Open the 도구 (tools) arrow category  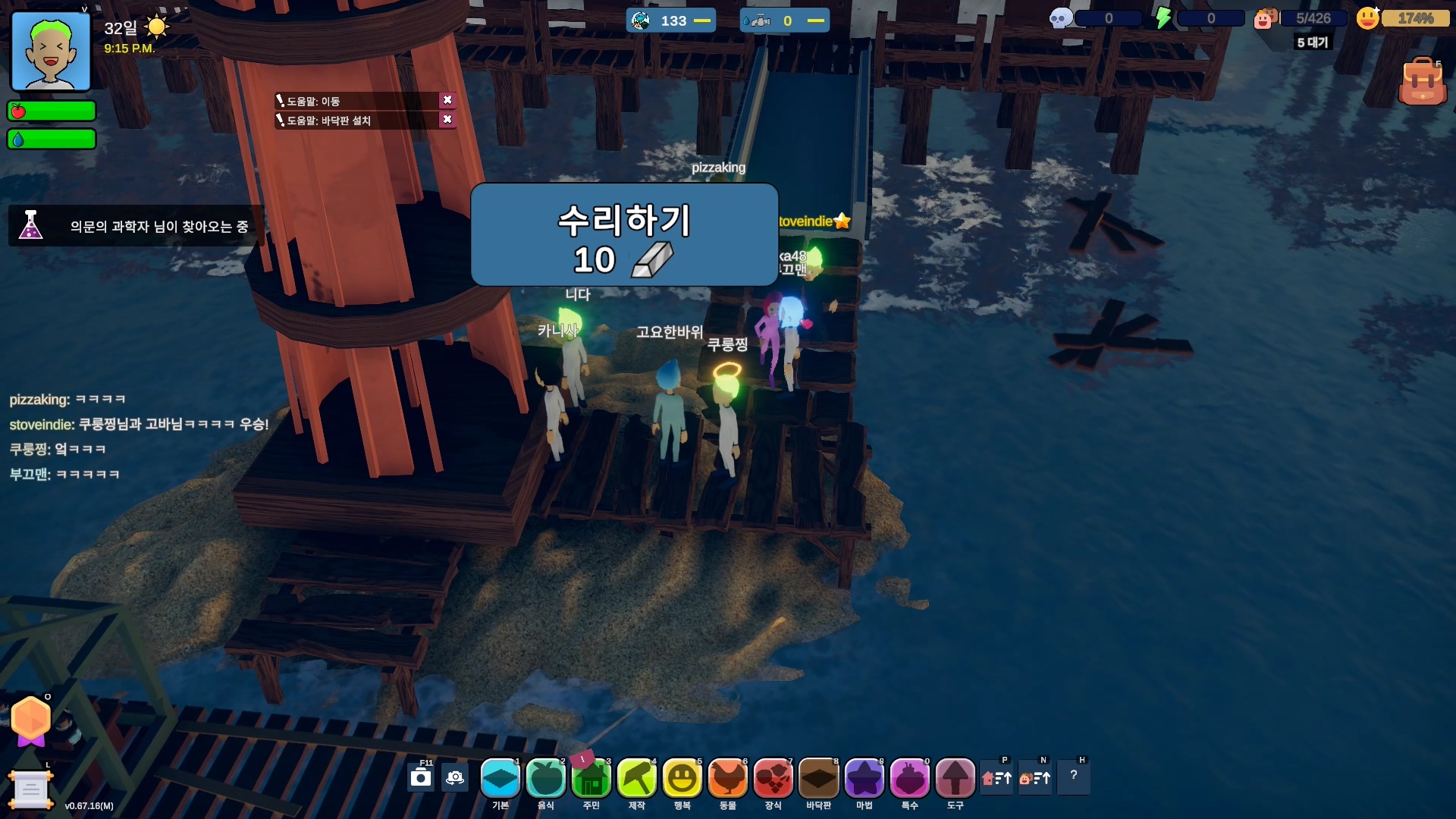(955, 778)
